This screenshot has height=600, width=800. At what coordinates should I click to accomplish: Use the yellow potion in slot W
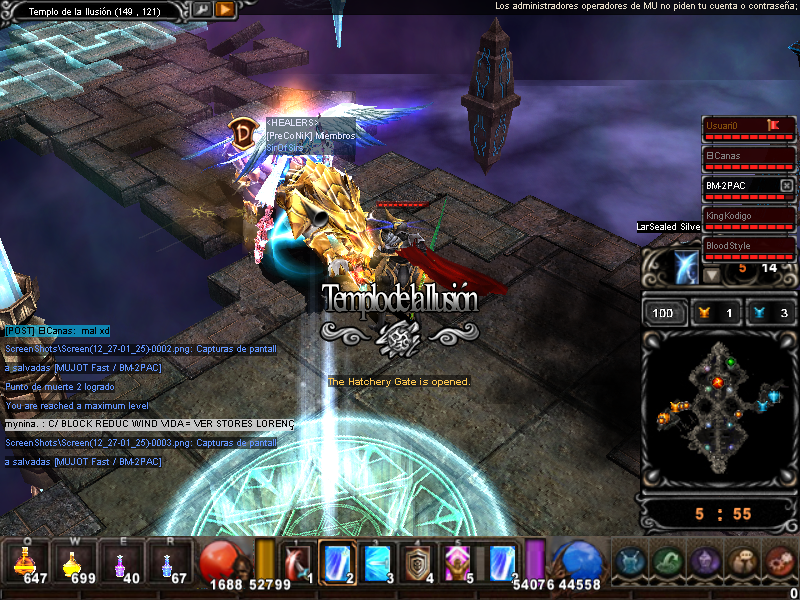(x=71, y=564)
